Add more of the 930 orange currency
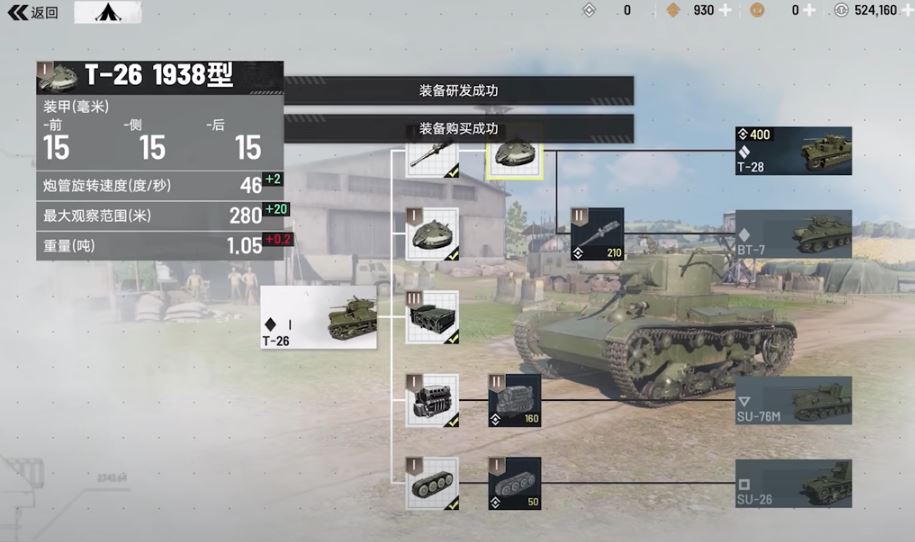Viewport: 915px width, 542px height. (726, 10)
